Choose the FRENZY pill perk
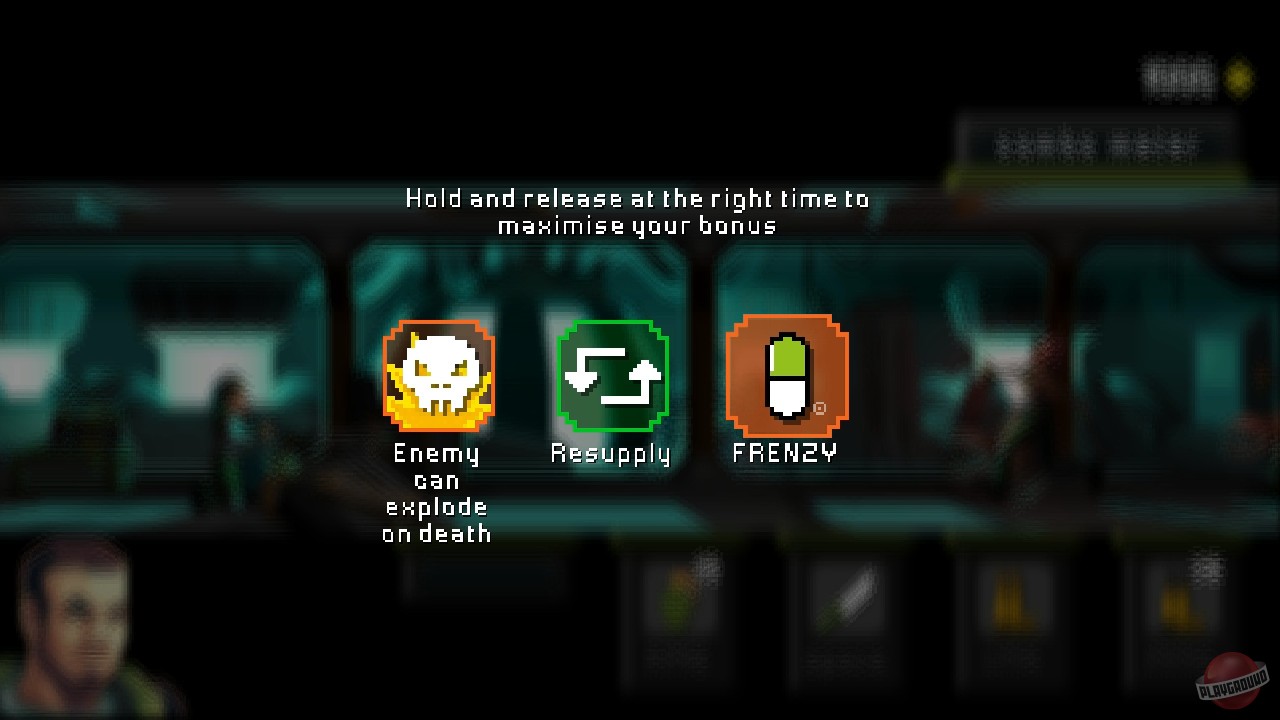 (786, 375)
